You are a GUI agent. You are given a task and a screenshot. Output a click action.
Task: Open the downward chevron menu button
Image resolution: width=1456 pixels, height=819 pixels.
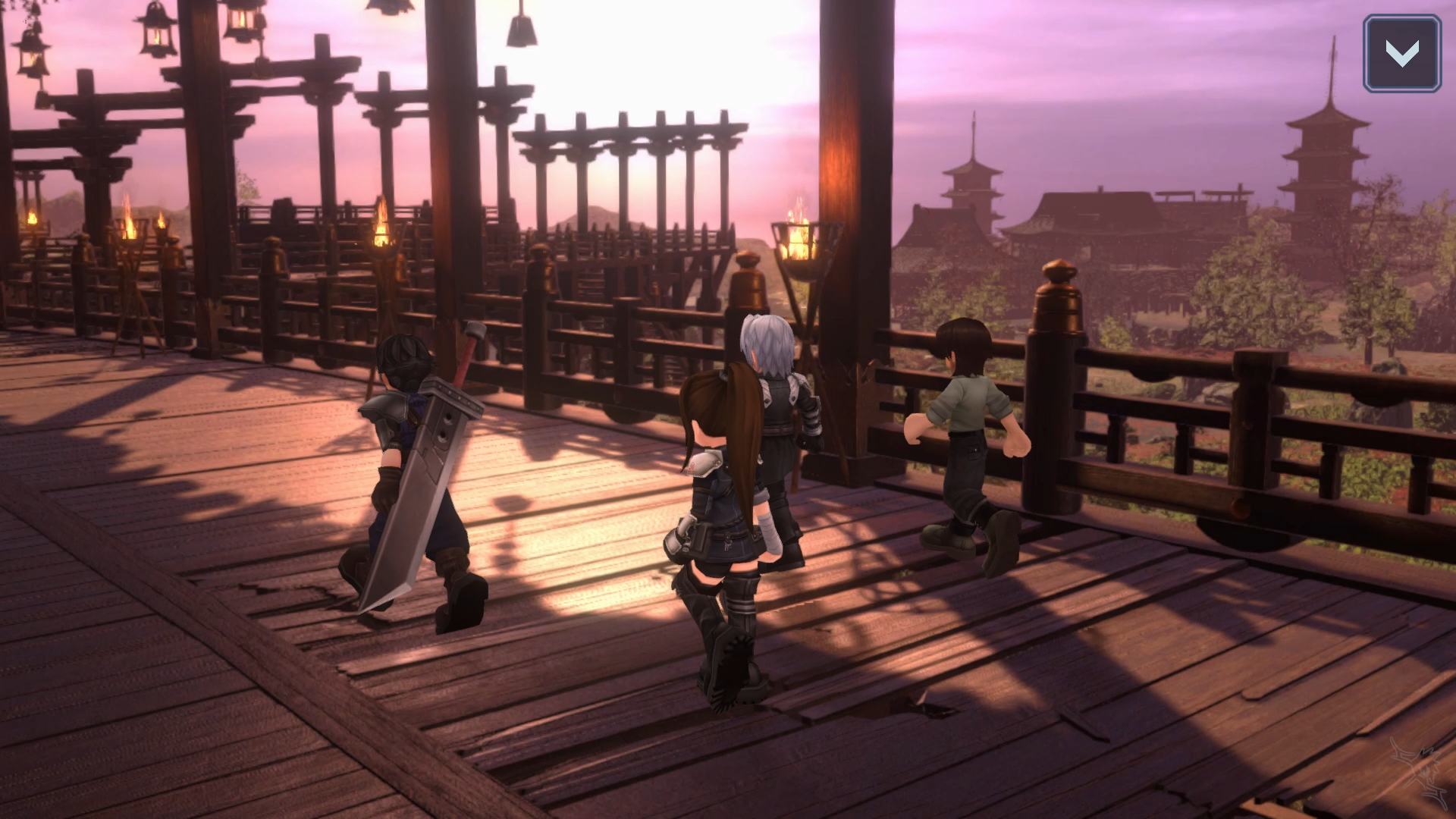[1401, 54]
